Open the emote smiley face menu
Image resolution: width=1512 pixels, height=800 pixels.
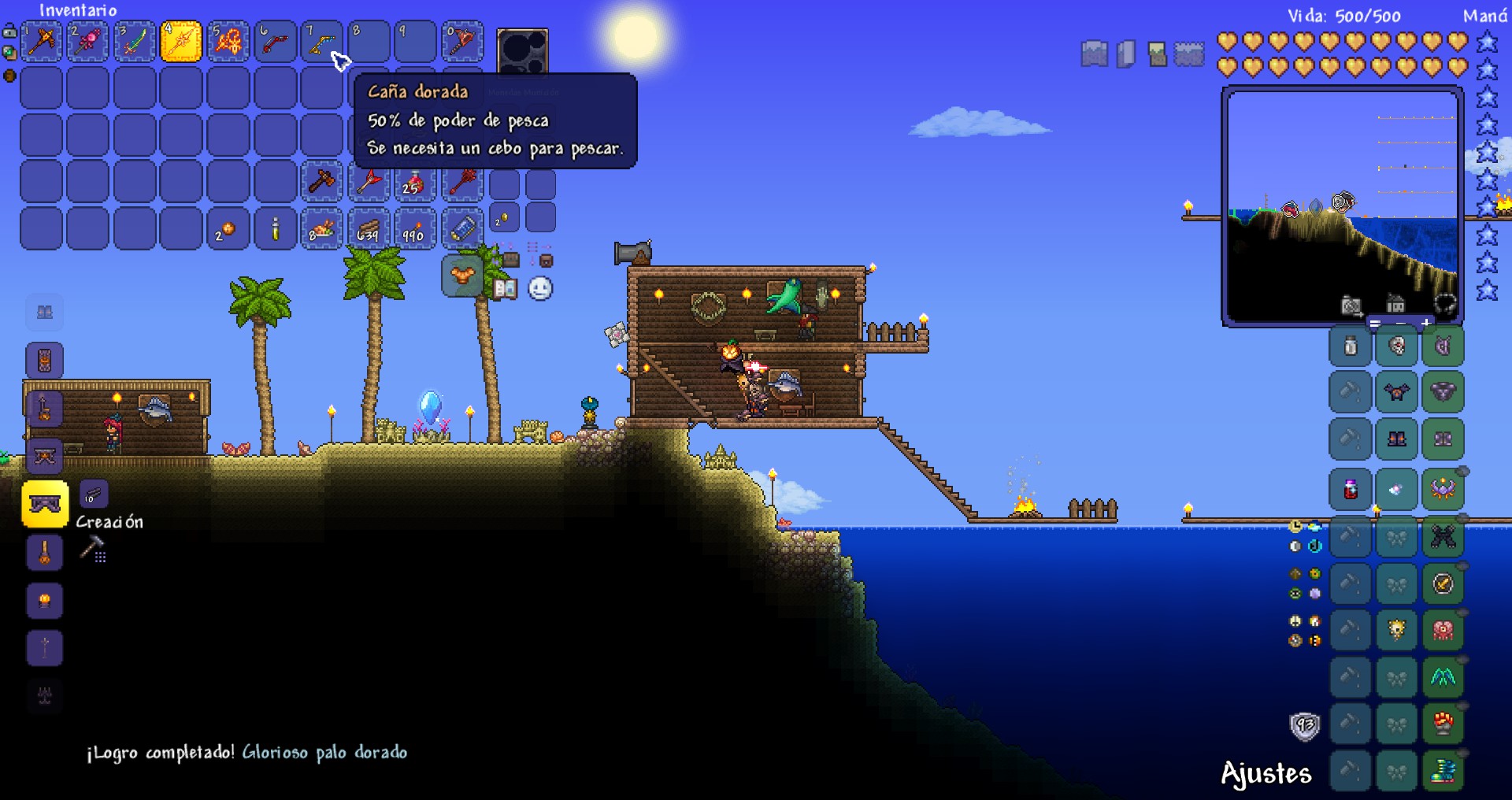[x=540, y=289]
